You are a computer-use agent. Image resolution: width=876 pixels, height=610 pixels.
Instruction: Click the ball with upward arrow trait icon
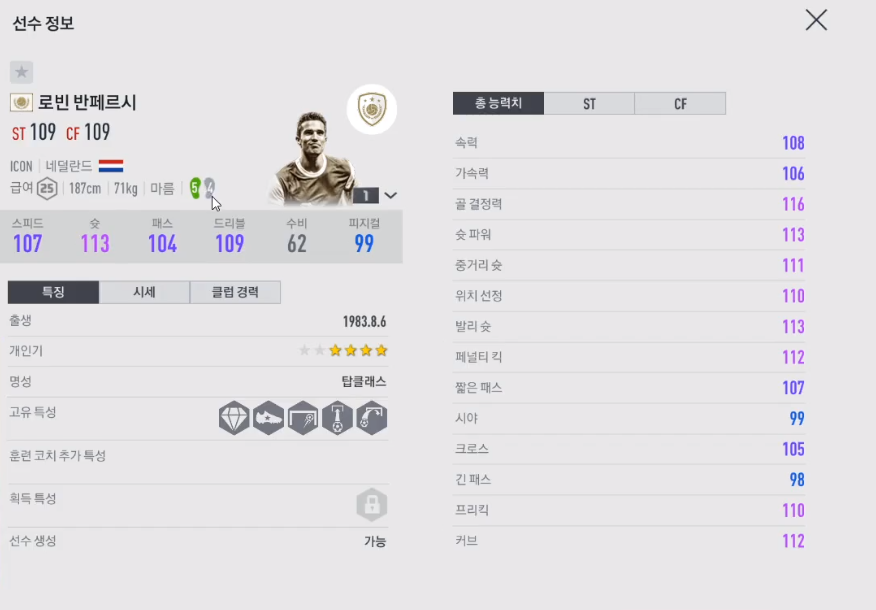point(337,418)
